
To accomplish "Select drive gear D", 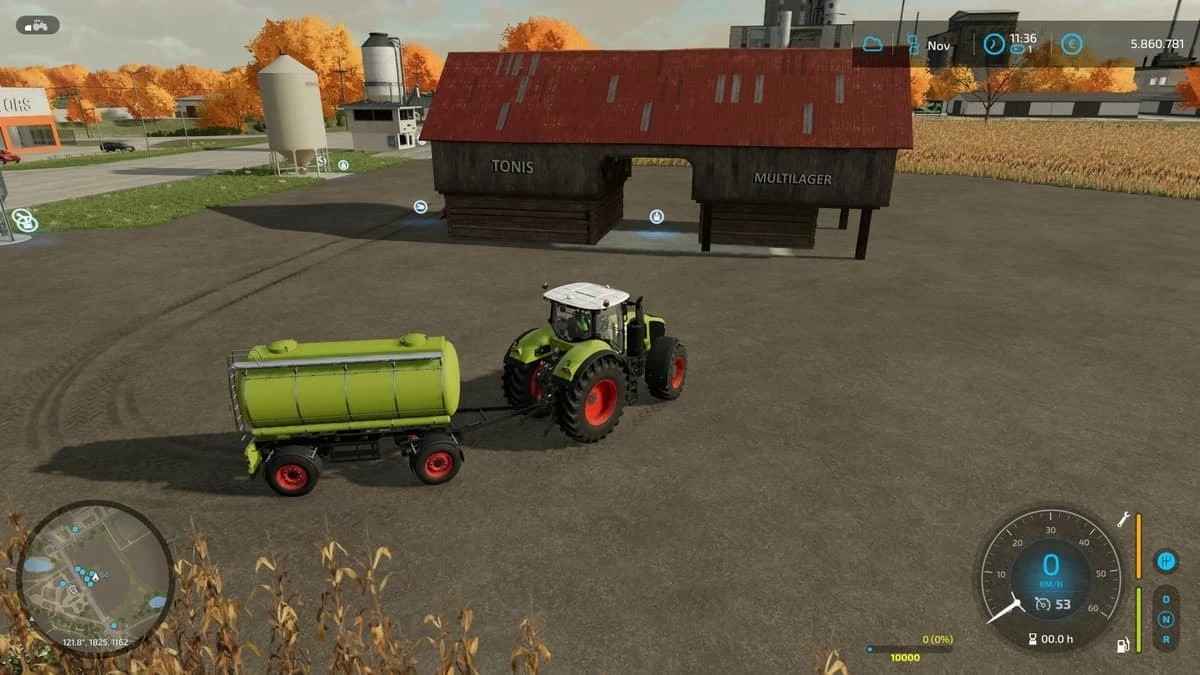I will pyautogui.click(x=1165, y=600).
